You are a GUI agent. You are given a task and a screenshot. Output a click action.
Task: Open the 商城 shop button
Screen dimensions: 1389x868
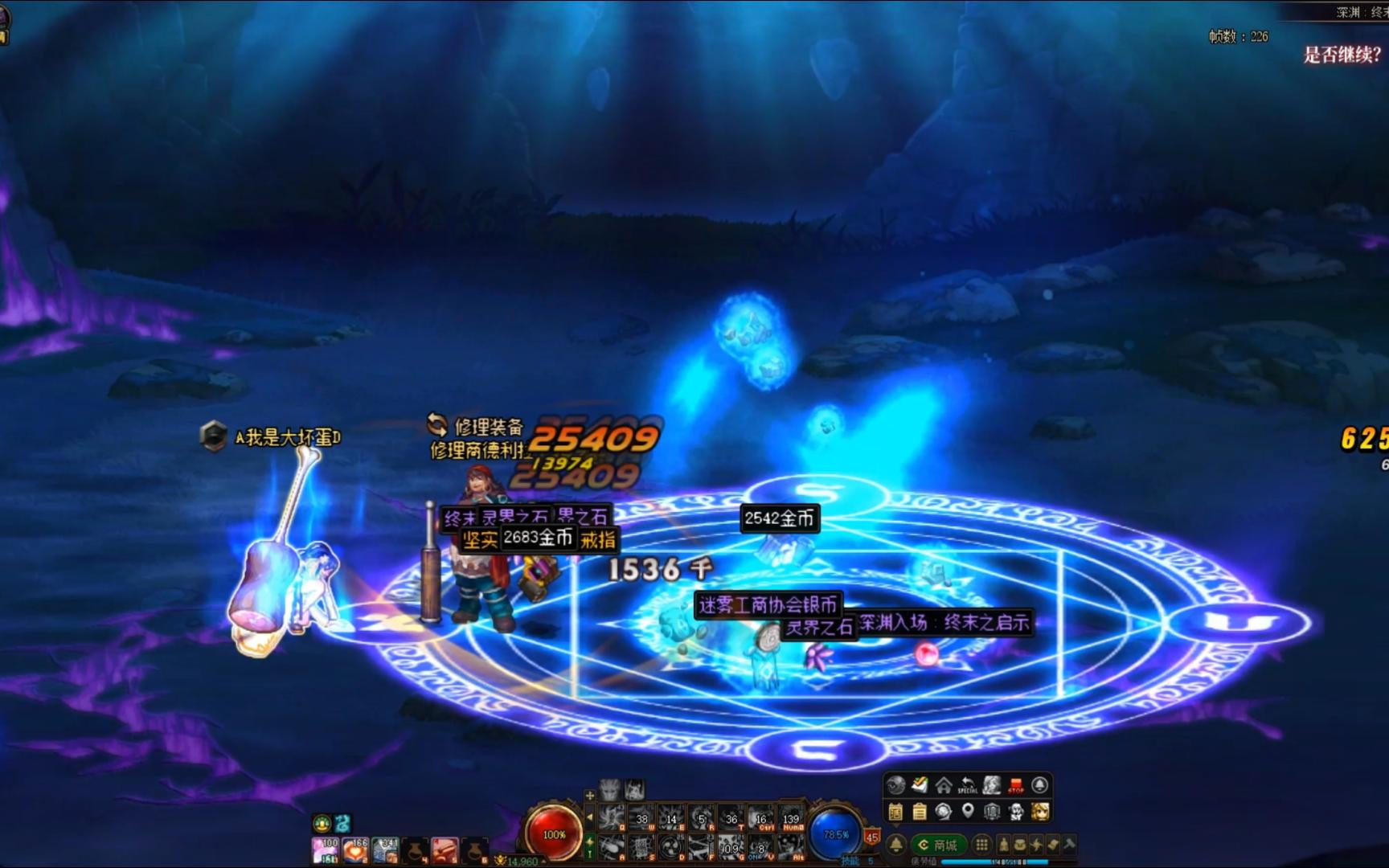(x=939, y=845)
